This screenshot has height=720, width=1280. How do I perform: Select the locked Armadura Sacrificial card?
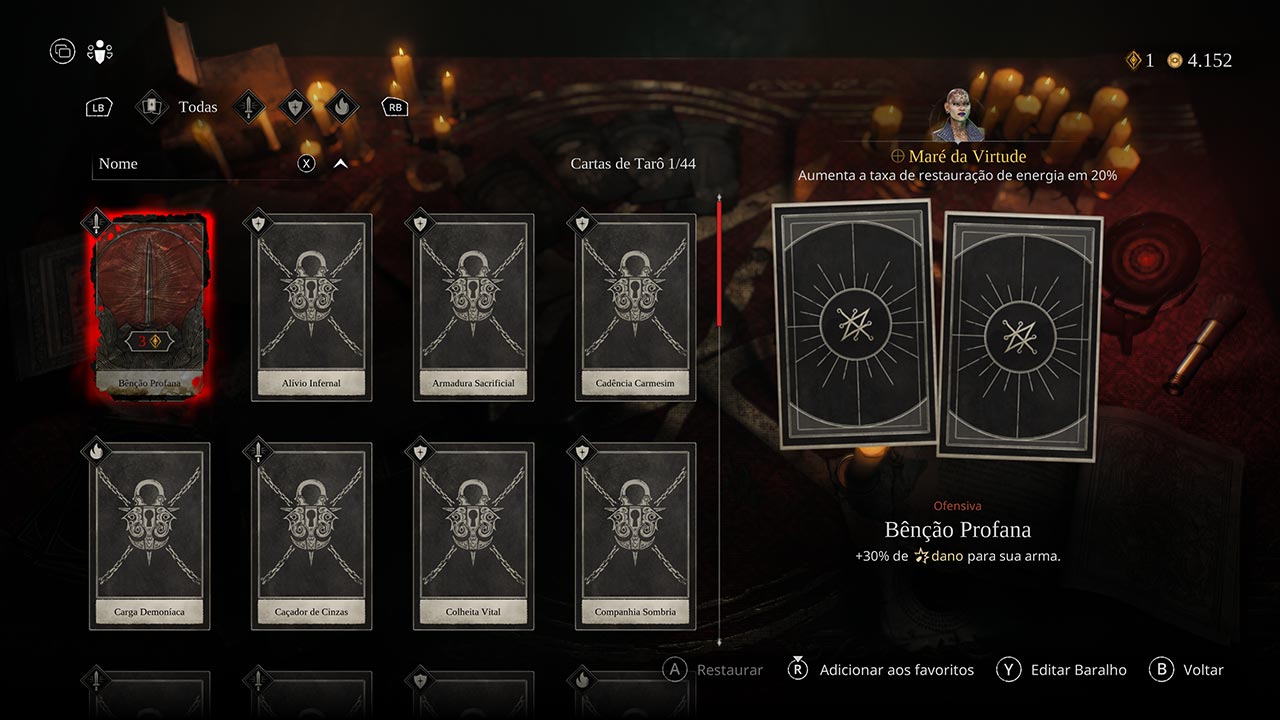(x=473, y=306)
